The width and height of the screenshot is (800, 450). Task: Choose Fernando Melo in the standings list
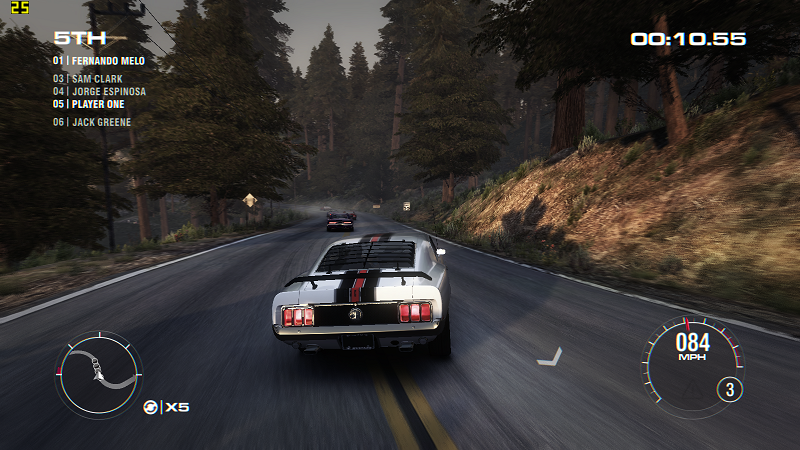tap(99, 61)
